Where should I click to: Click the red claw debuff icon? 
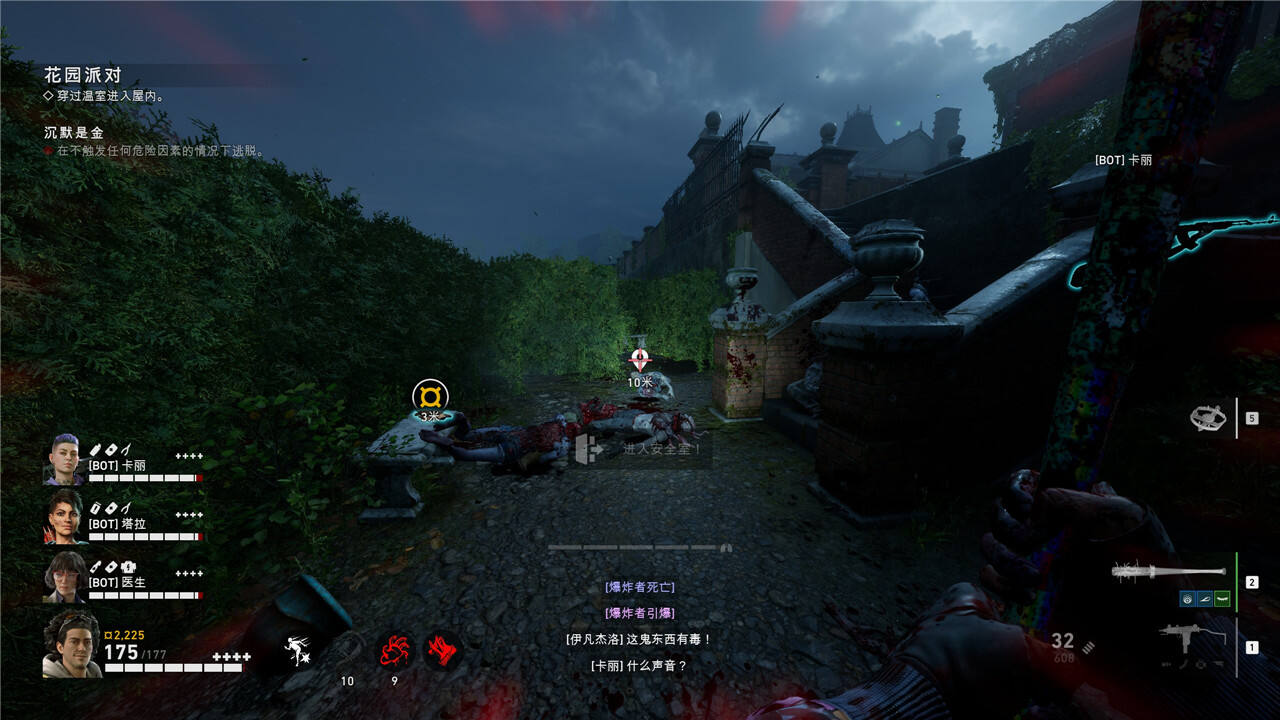[x=441, y=651]
